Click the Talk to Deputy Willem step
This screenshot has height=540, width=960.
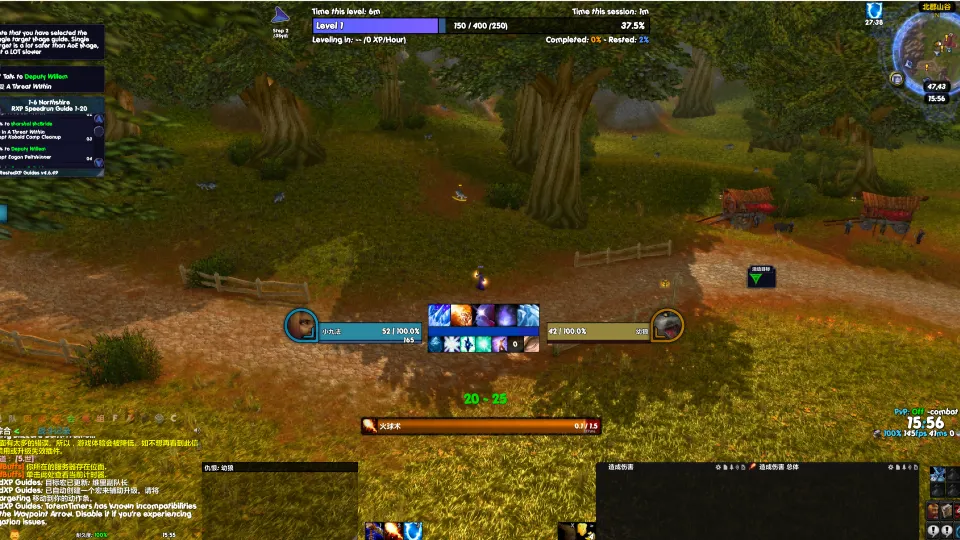pos(48,76)
